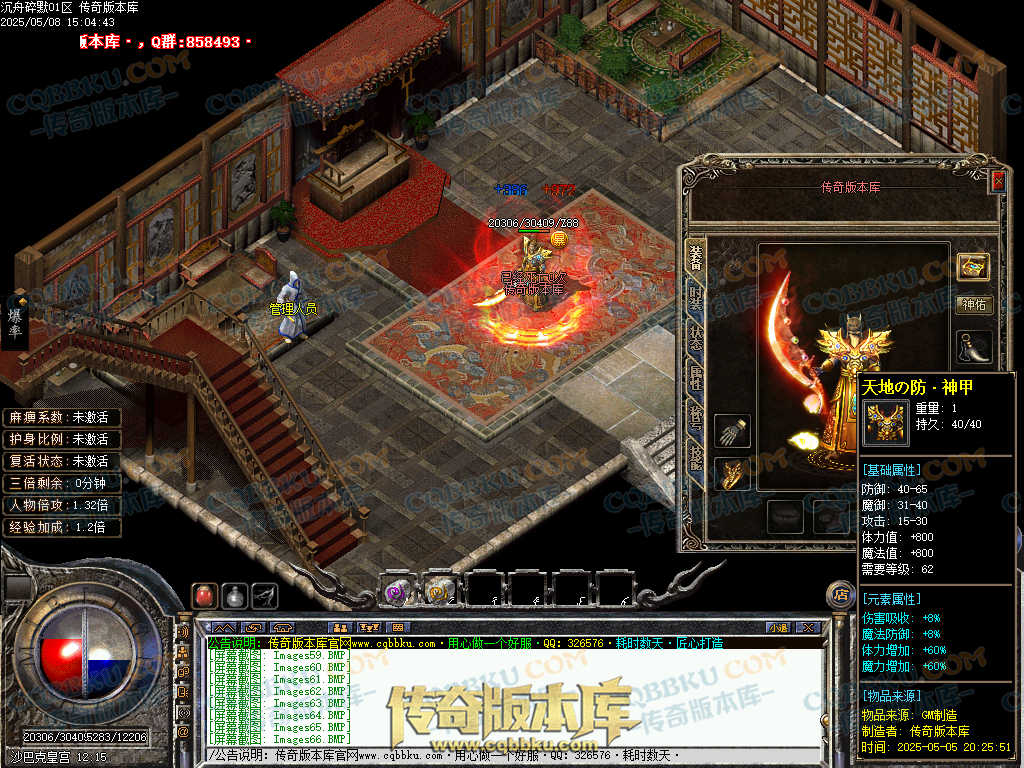Close the character equipment panel
Screen dimensions: 1024x768
pos(997,181)
